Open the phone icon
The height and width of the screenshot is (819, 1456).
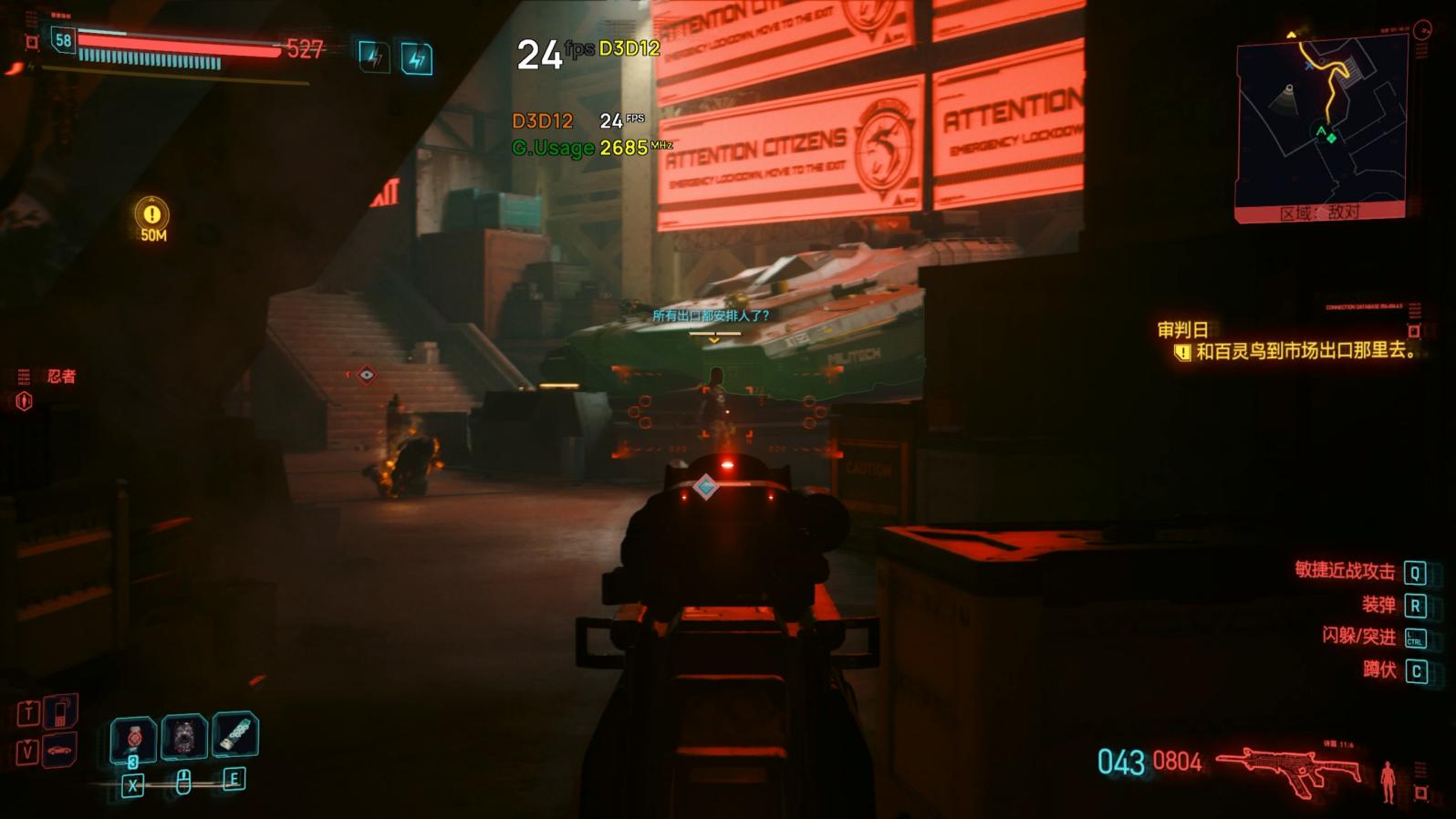(x=60, y=711)
